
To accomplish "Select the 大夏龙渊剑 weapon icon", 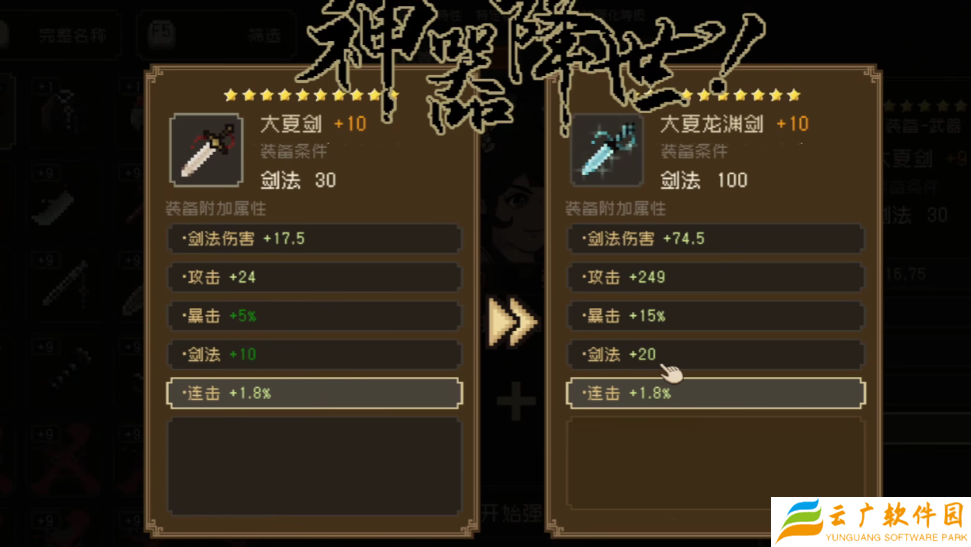I will pyautogui.click(x=607, y=149).
